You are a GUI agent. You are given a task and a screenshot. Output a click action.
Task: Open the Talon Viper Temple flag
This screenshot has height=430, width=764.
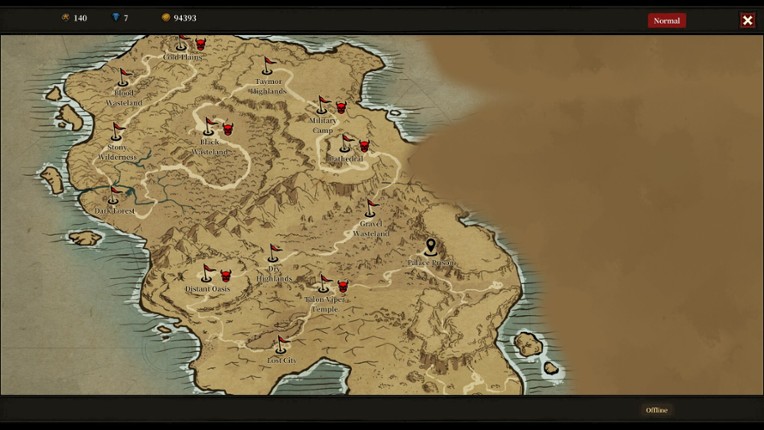(324, 284)
